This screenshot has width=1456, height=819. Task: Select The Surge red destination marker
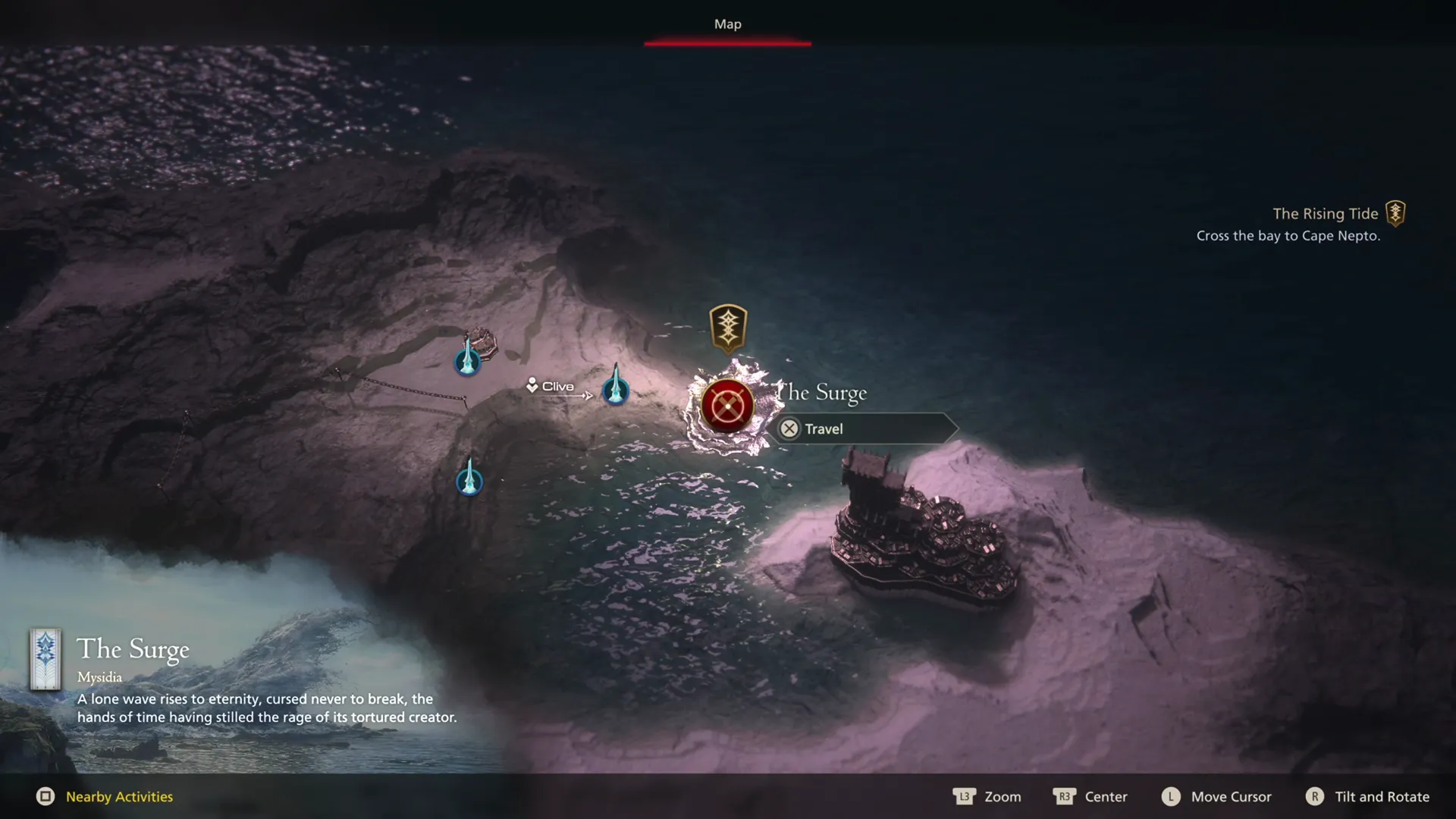pos(727,406)
